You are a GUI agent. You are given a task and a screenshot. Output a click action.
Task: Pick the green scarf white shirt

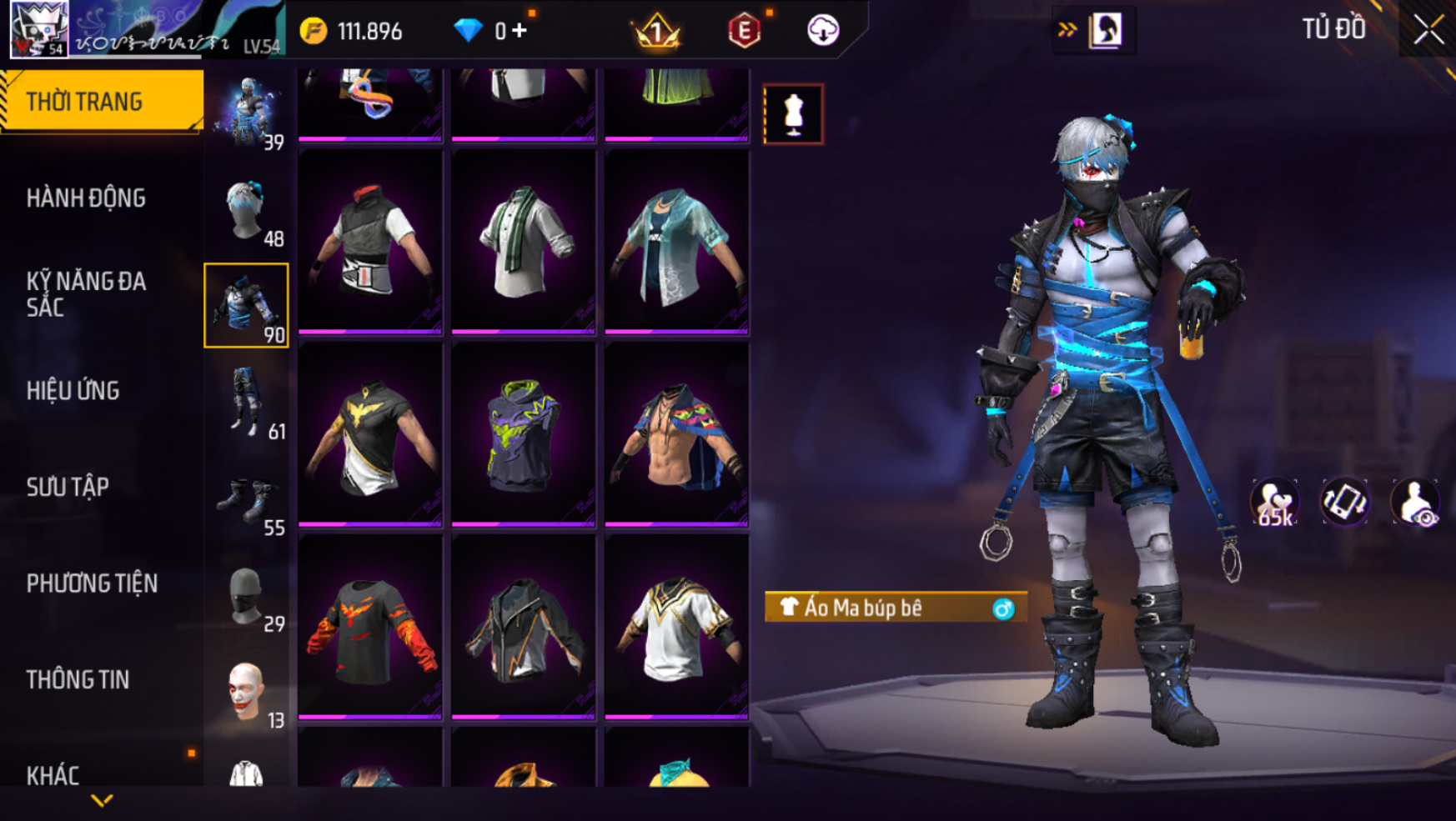(524, 242)
